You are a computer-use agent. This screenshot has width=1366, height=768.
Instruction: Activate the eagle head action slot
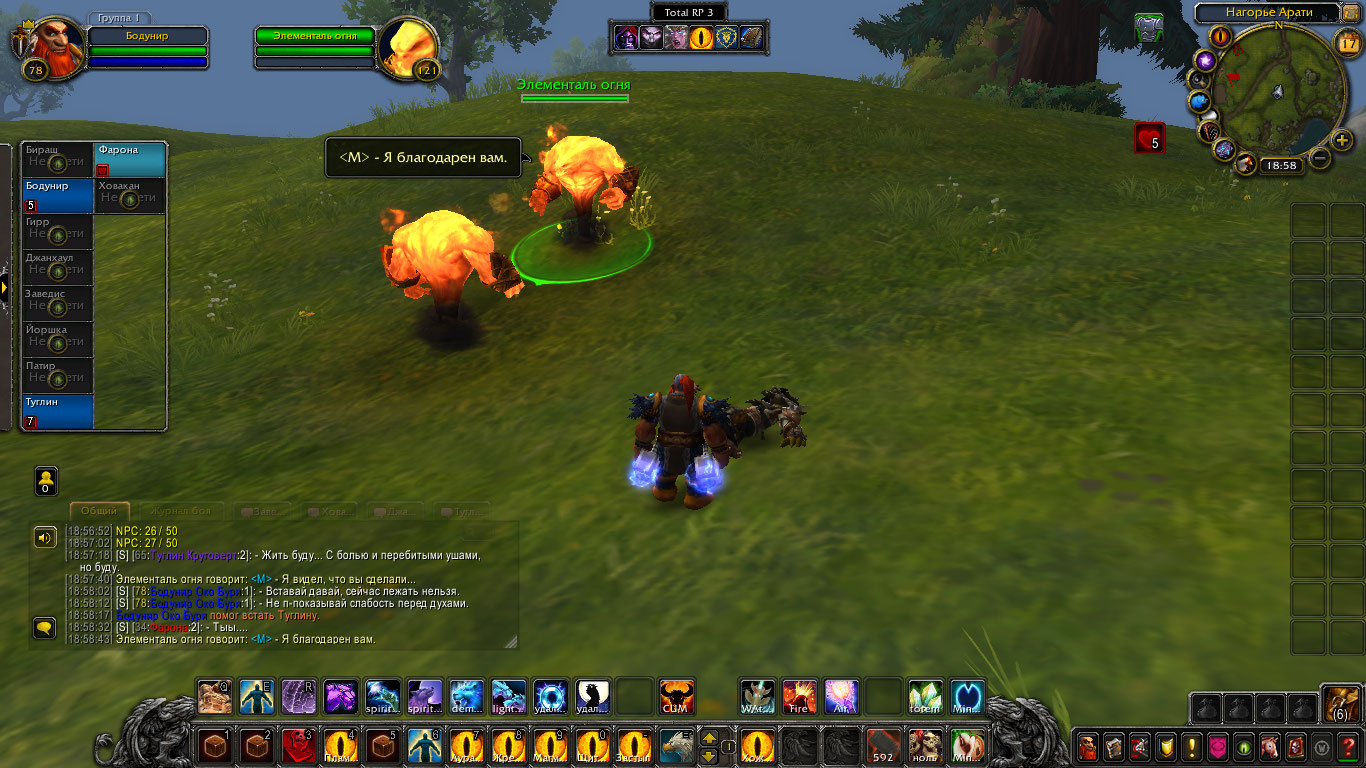pos(676,746)
